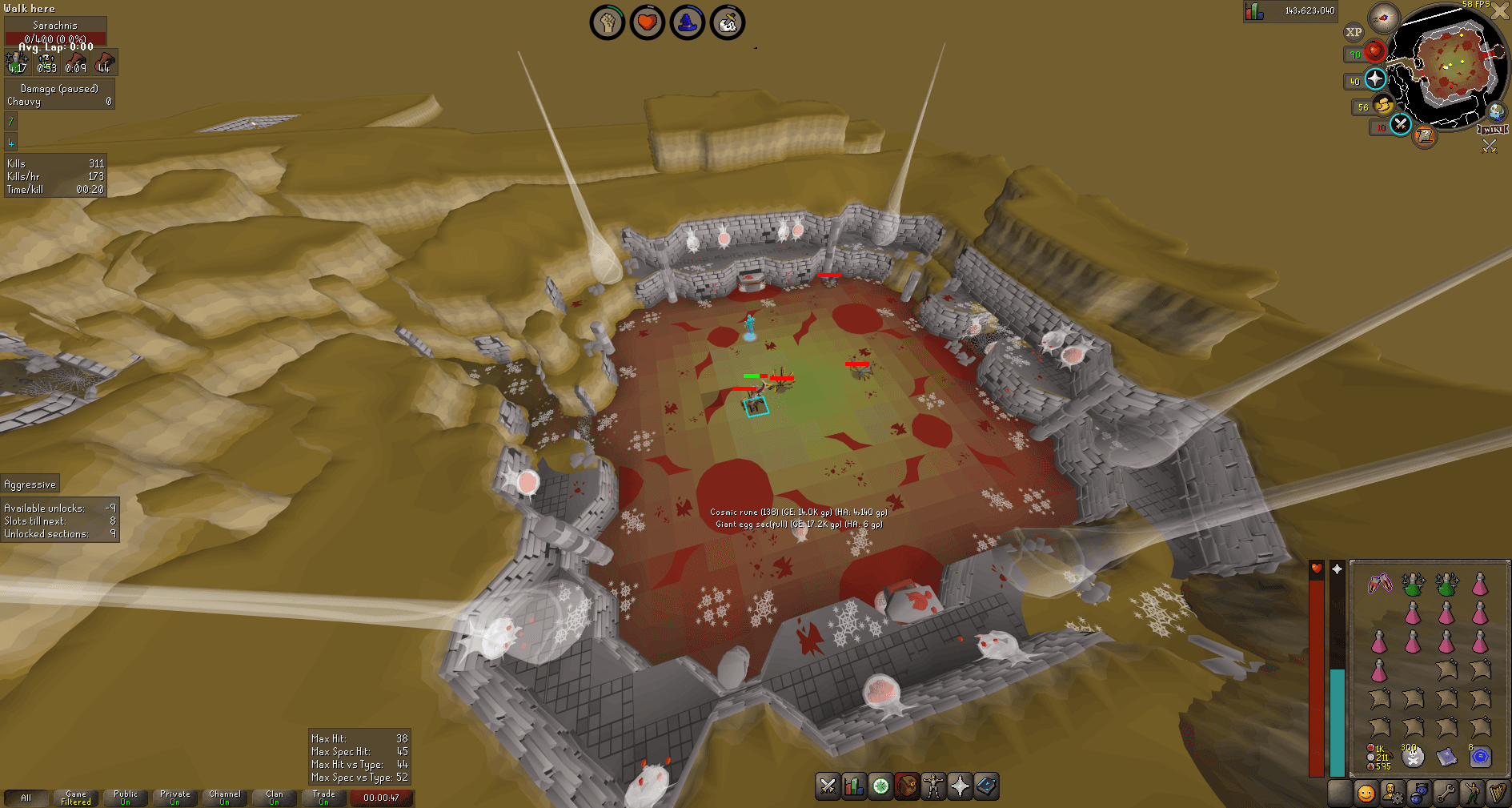Click the Wiki lookup banner

[x=1494, y=130]
